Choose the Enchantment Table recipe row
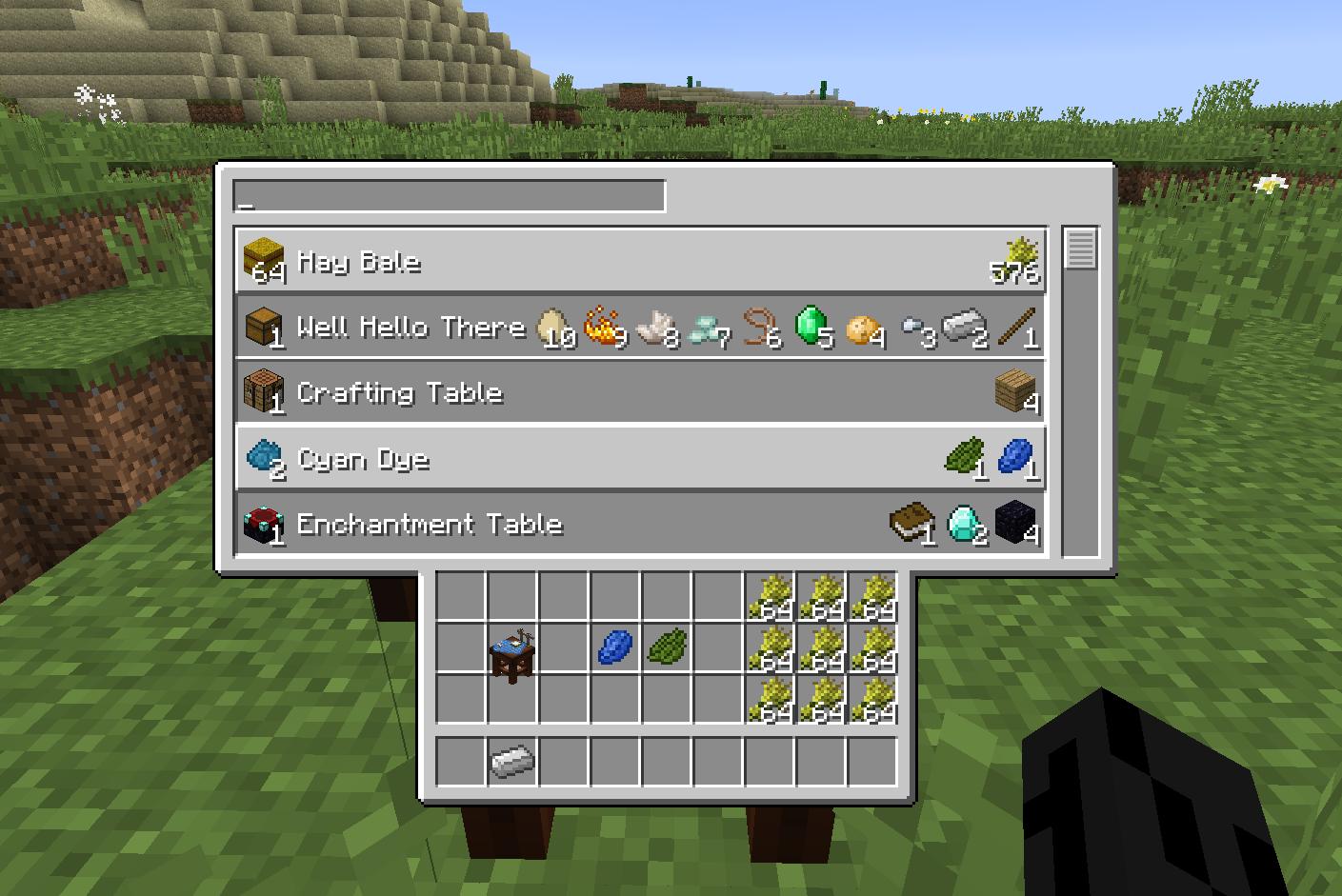This screenshot has height=896, width=1342. pyautogui.click(x=640, y=524)
